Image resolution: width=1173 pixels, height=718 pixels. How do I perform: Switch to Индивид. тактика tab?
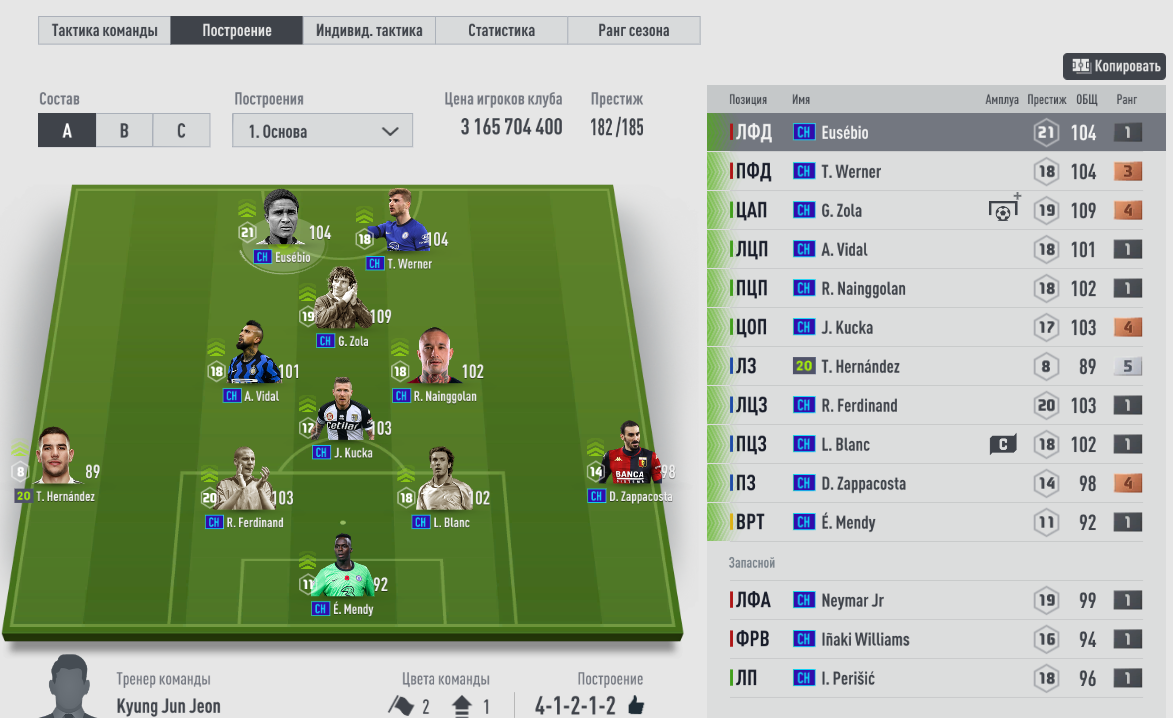click(x=369, y=30)
